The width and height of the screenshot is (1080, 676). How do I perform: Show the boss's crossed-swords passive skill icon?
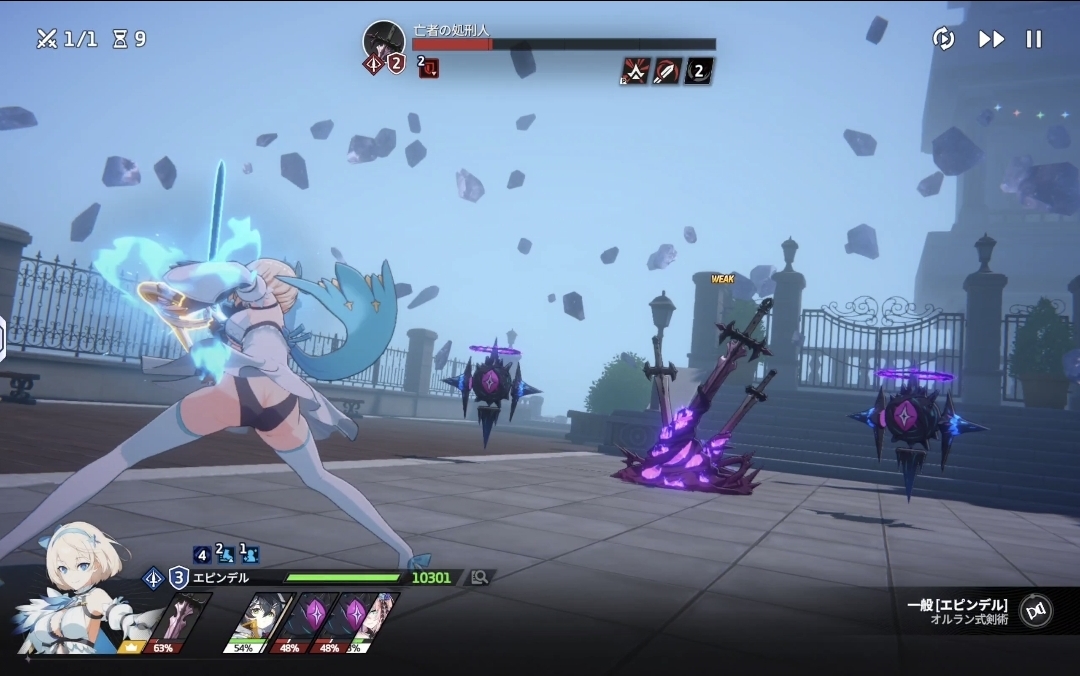pos(636,71)
